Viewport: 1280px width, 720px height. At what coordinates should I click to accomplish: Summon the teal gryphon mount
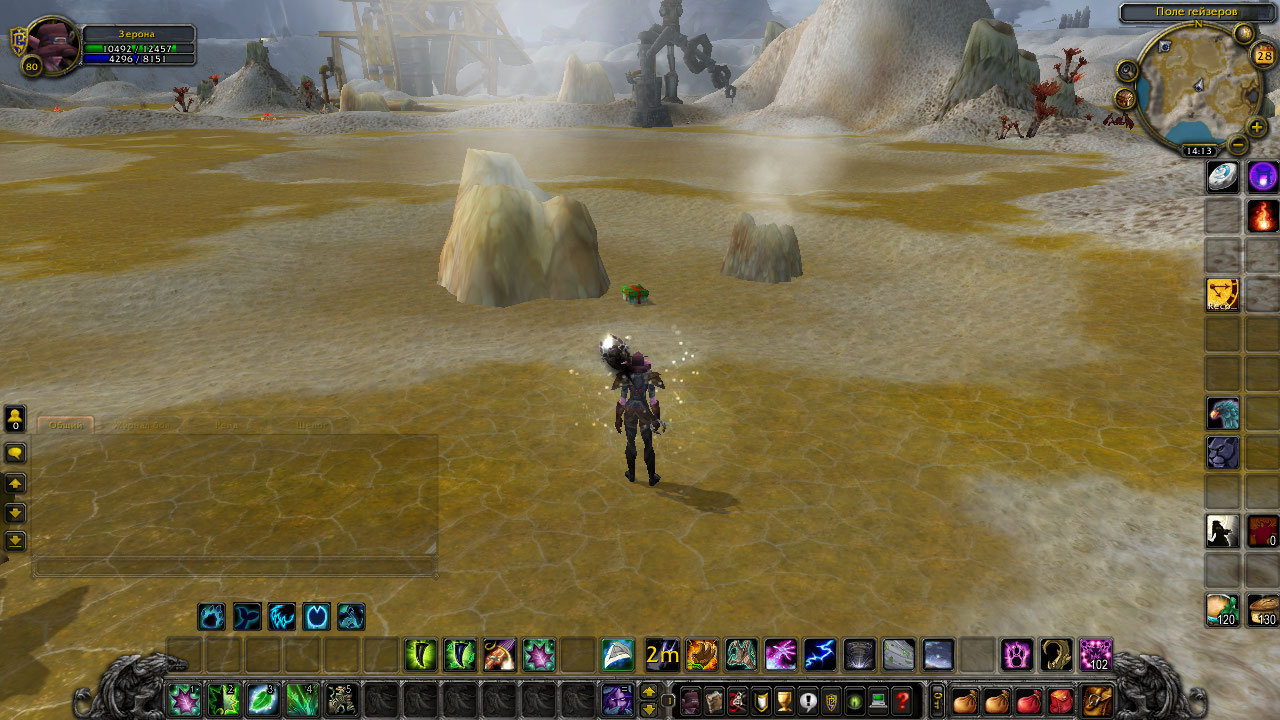(1223, 413)
